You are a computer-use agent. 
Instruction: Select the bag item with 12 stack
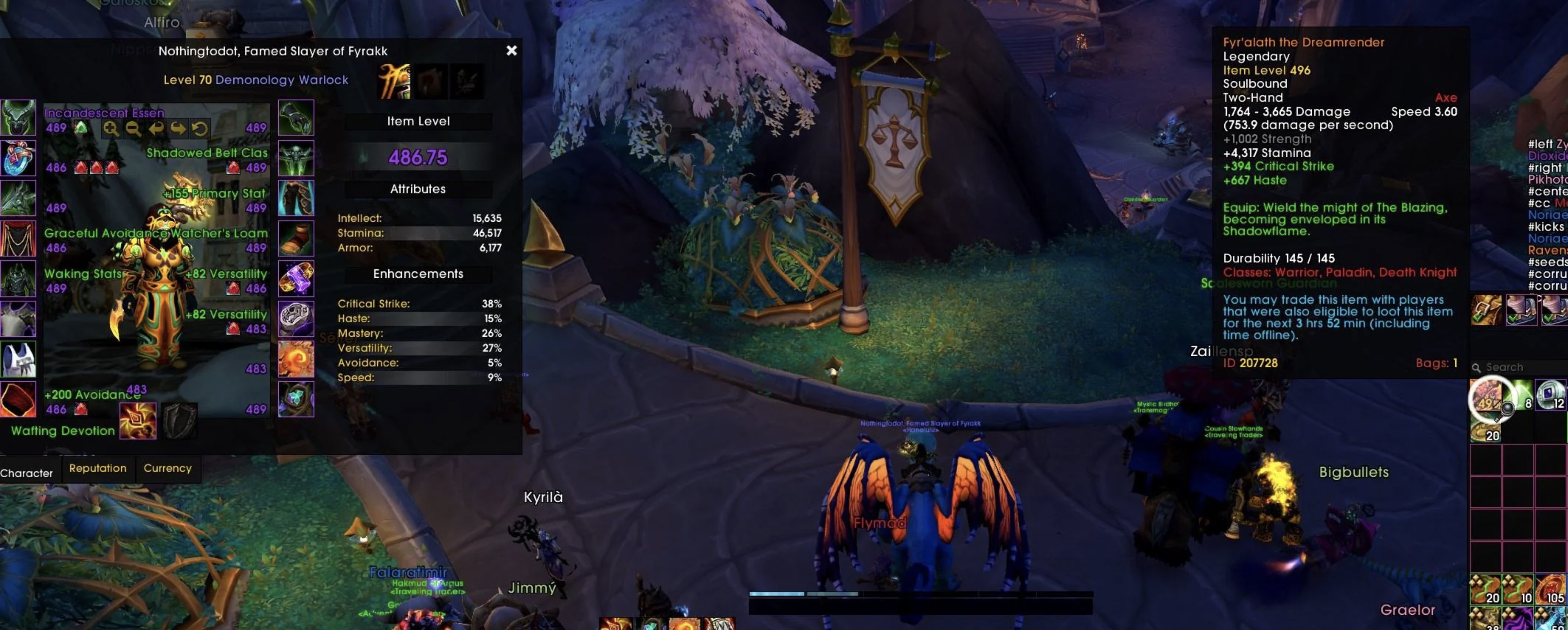1550,394
